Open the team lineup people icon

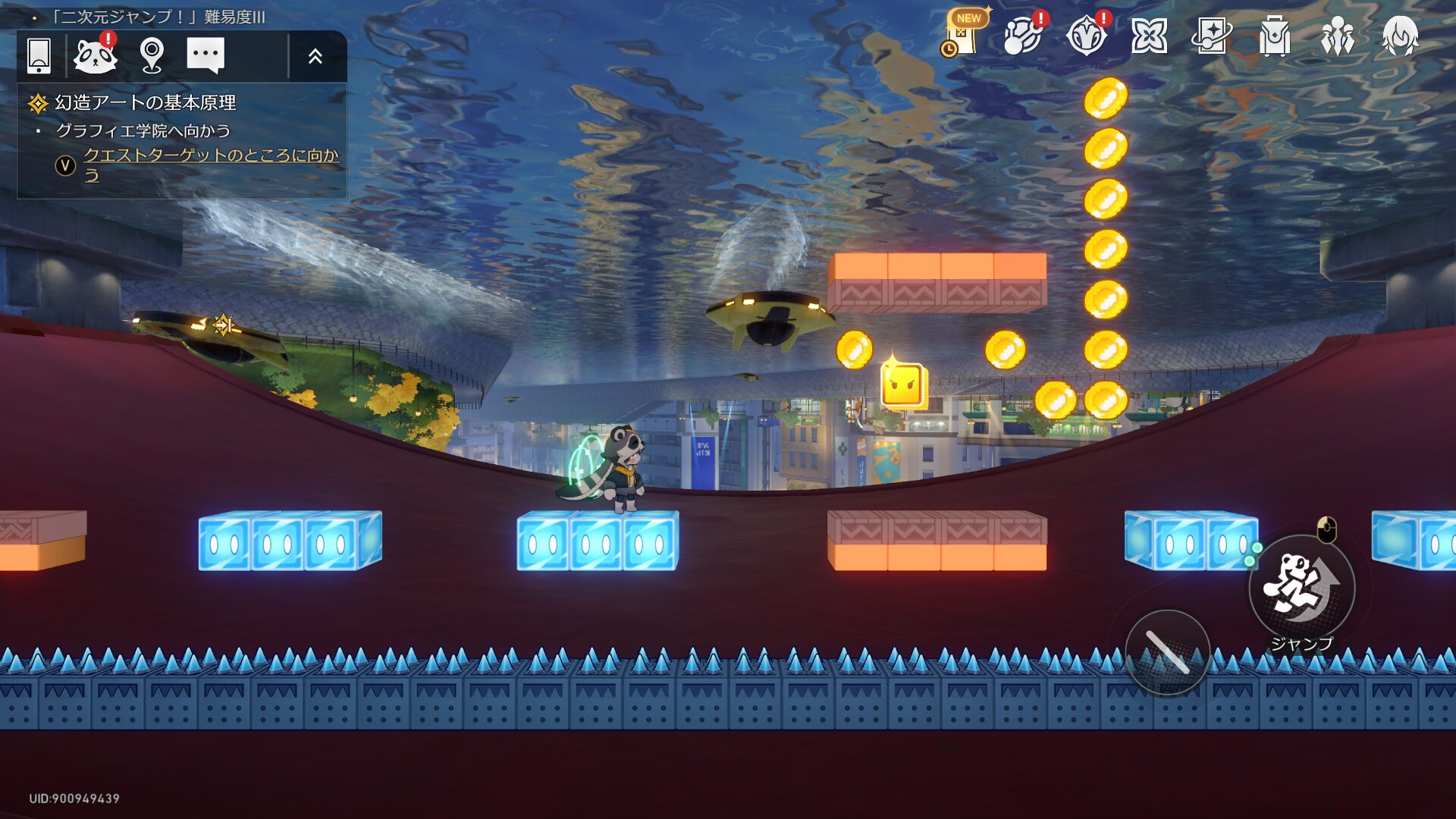pos(1337,36)
